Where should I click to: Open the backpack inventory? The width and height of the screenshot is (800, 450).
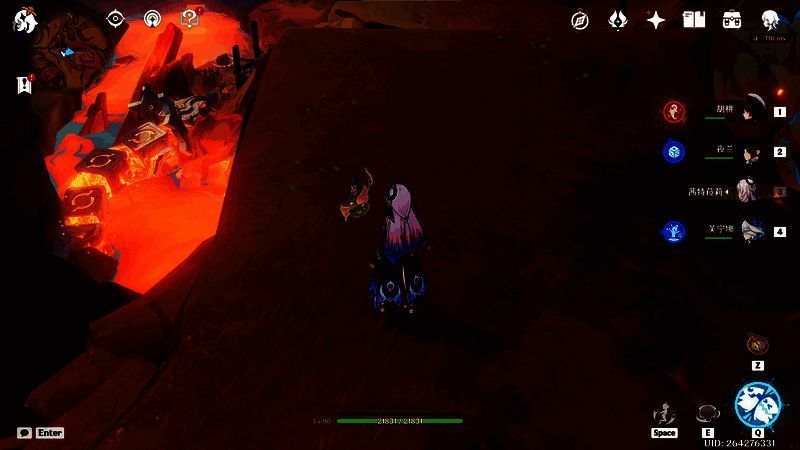(732, 20)
